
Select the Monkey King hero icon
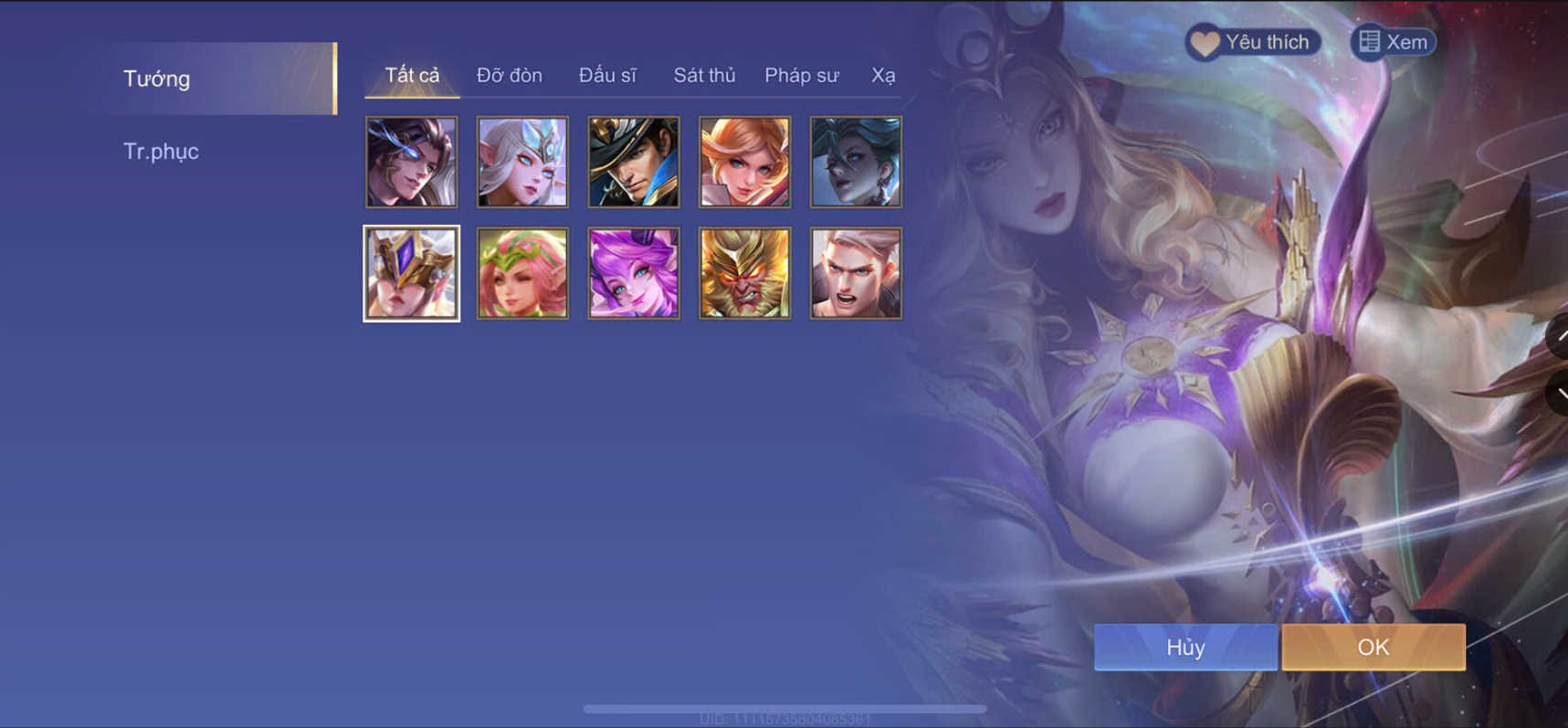[x=744, y=273]
